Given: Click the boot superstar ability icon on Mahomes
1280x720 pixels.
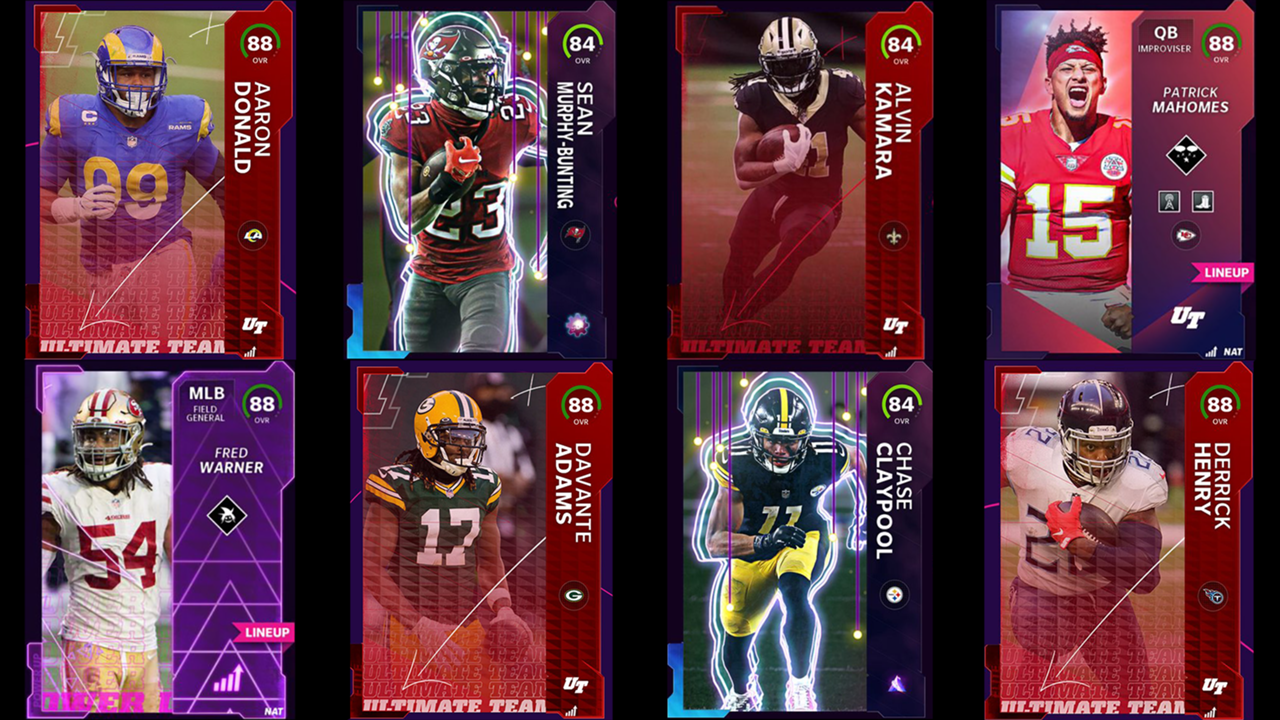Looking at the screenshot, I should (1202, 201).
